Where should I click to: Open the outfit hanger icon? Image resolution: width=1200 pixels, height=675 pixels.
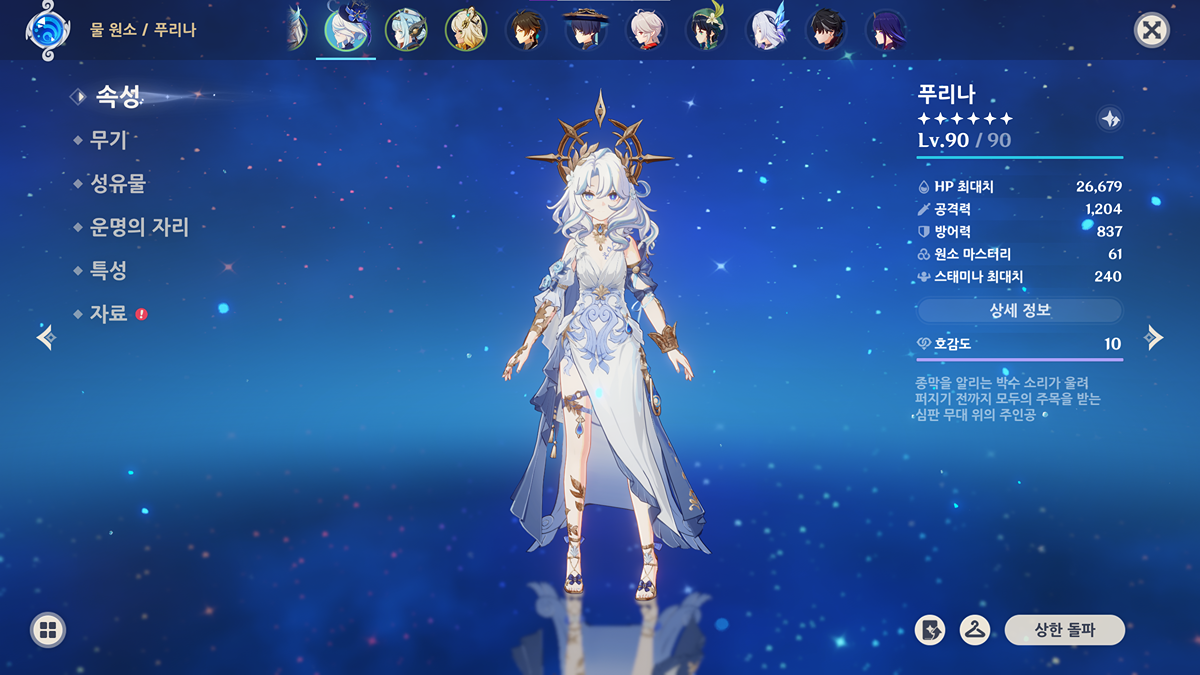click(x=975, y=630)
